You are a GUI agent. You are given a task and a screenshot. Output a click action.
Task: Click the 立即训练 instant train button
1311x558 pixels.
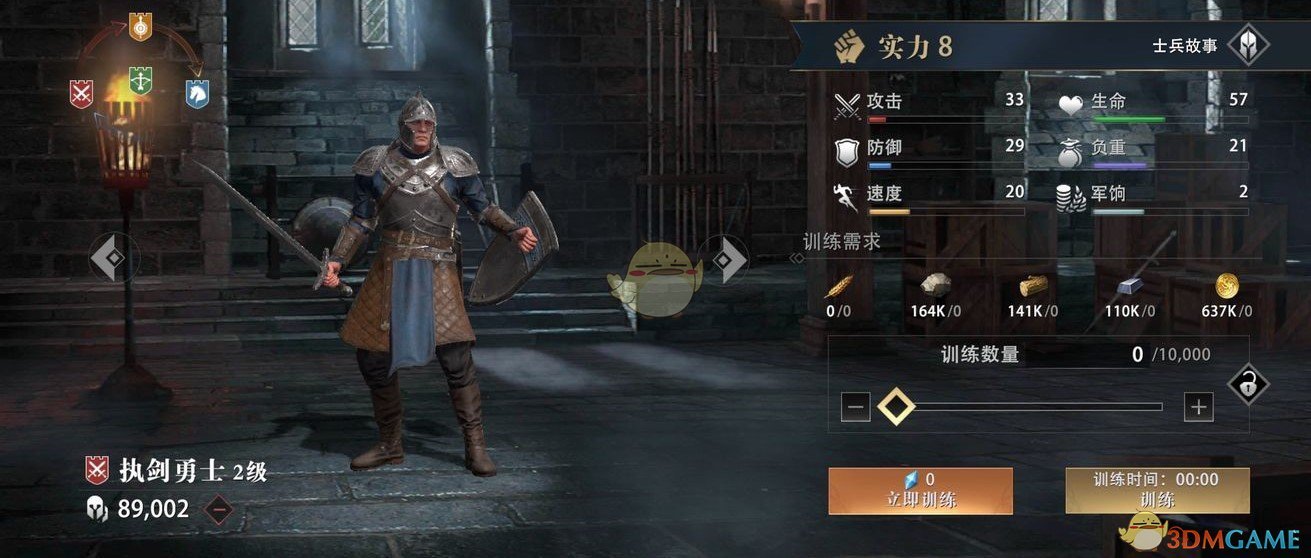[920, 490]
